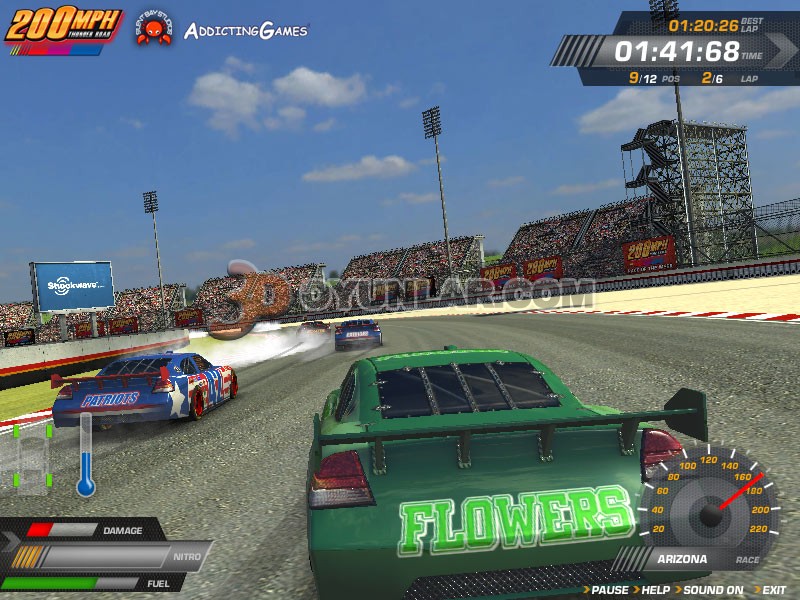Exit the race
Viewport: 800px width, 600px height.
773,590
